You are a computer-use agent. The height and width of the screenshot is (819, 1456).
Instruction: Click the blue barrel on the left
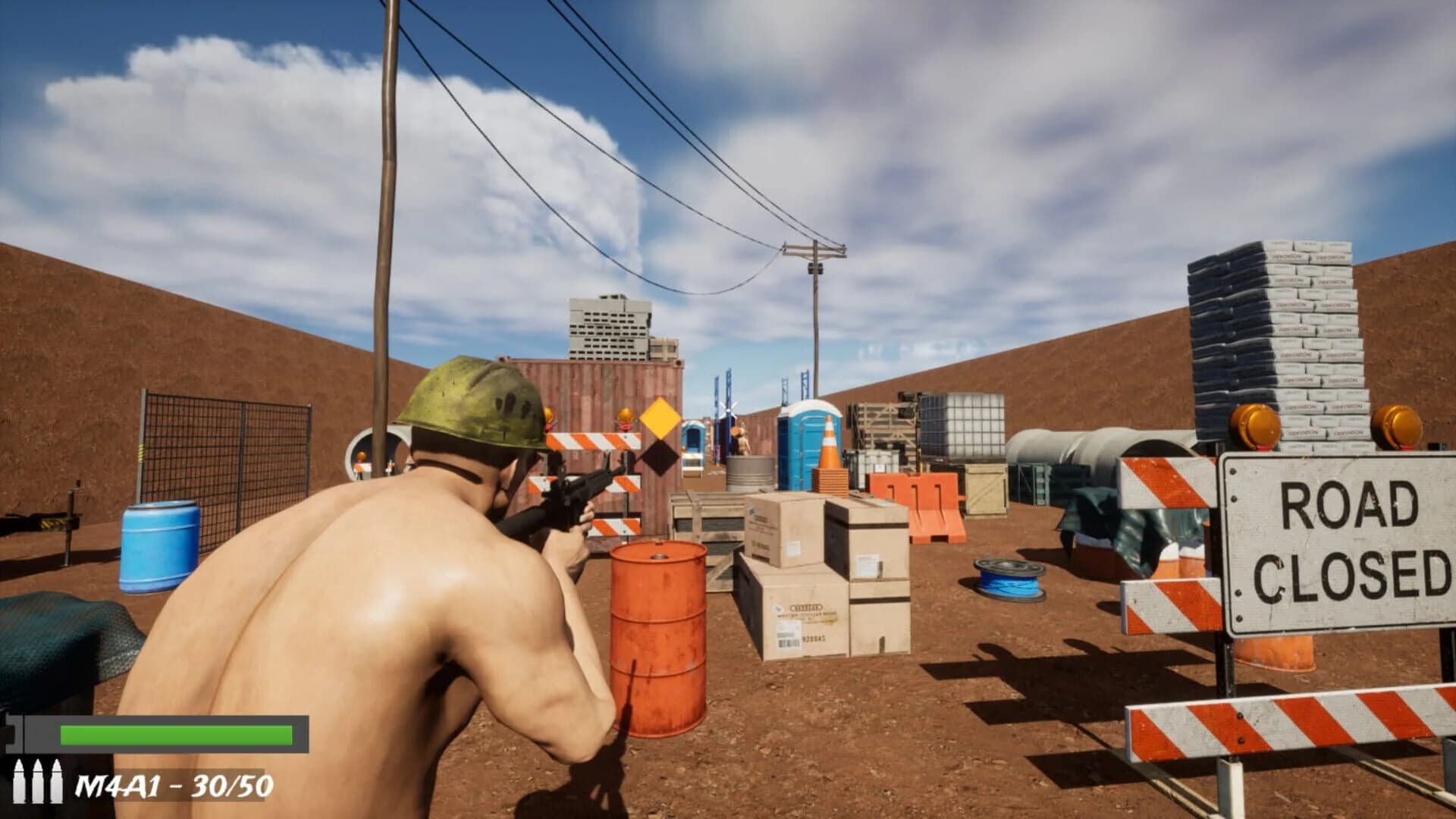159,546
